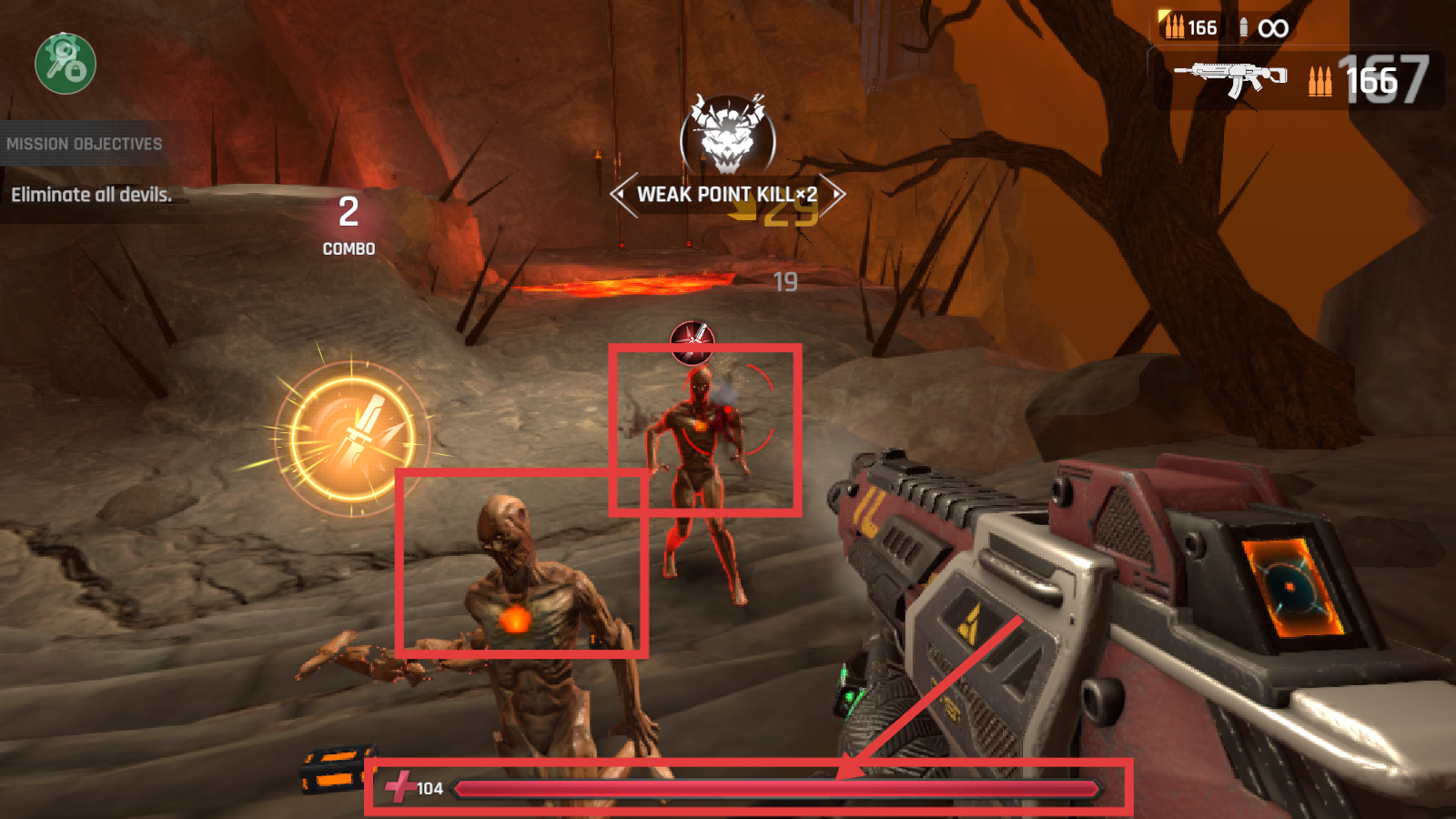Switch to the infinite-ammo weapon slot
This screenshot has width=1456, height=819.
pos(1264,28)
